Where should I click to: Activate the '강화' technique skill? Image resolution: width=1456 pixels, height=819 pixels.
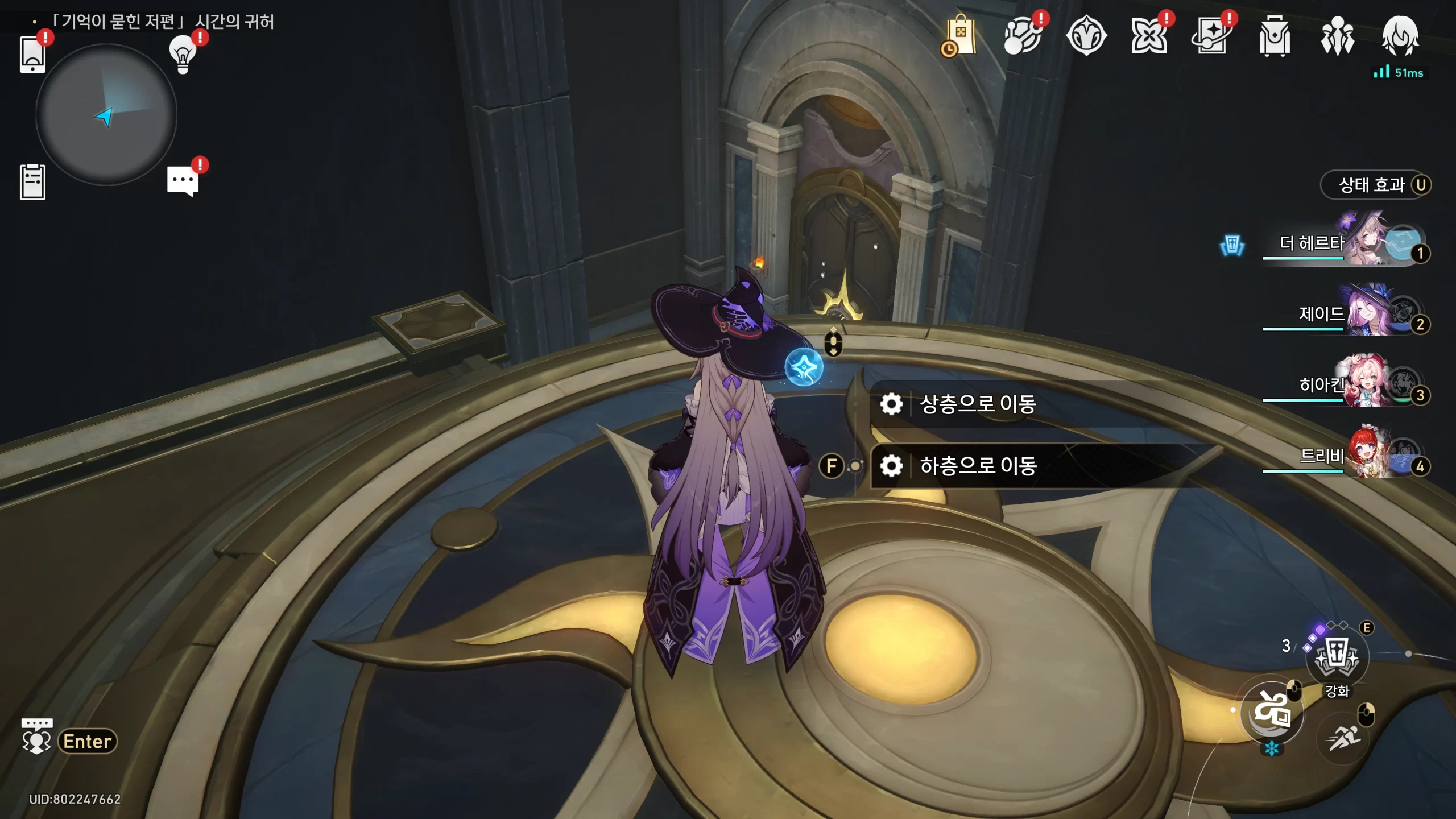[1337, 657]
